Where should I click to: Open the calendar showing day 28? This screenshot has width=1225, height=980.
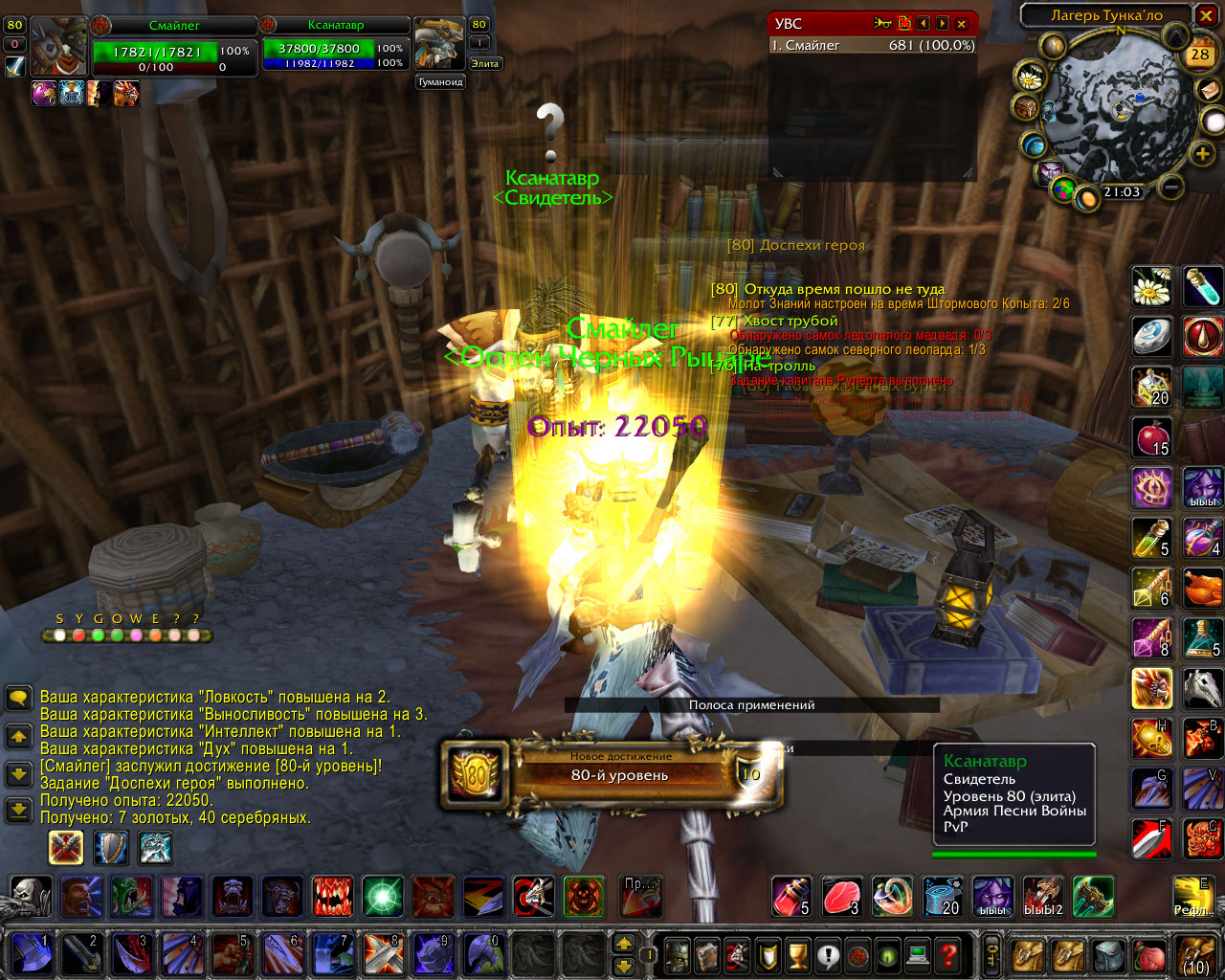[1199, 55]
